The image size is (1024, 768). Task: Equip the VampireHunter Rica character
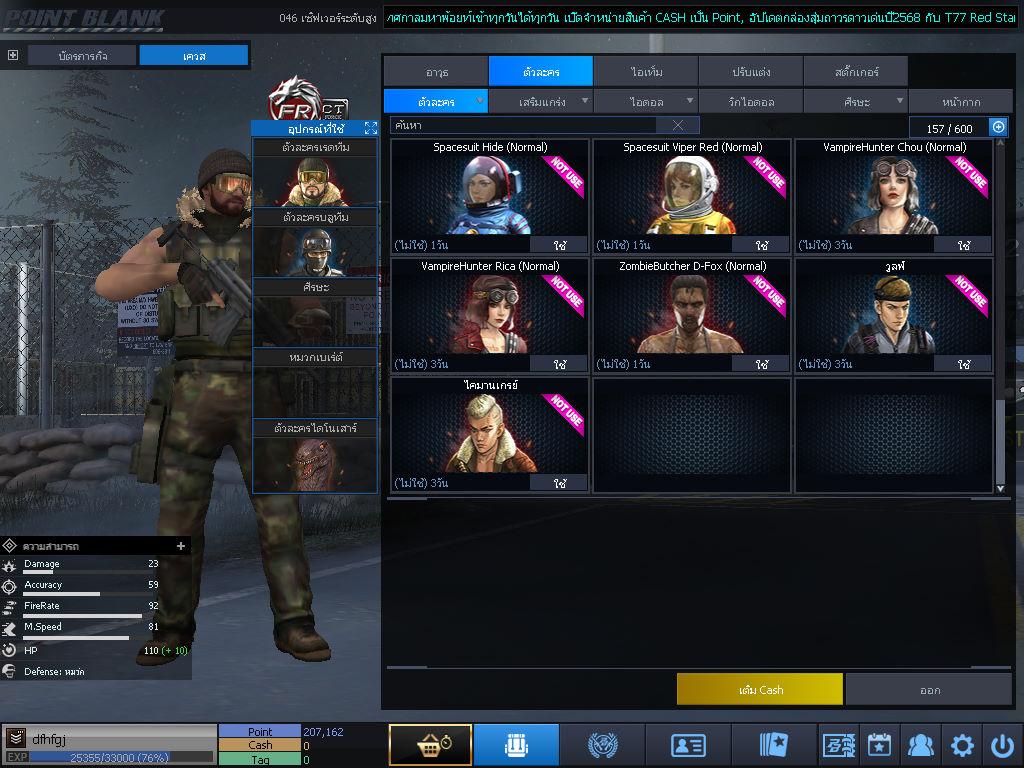[x=559, y=364]
